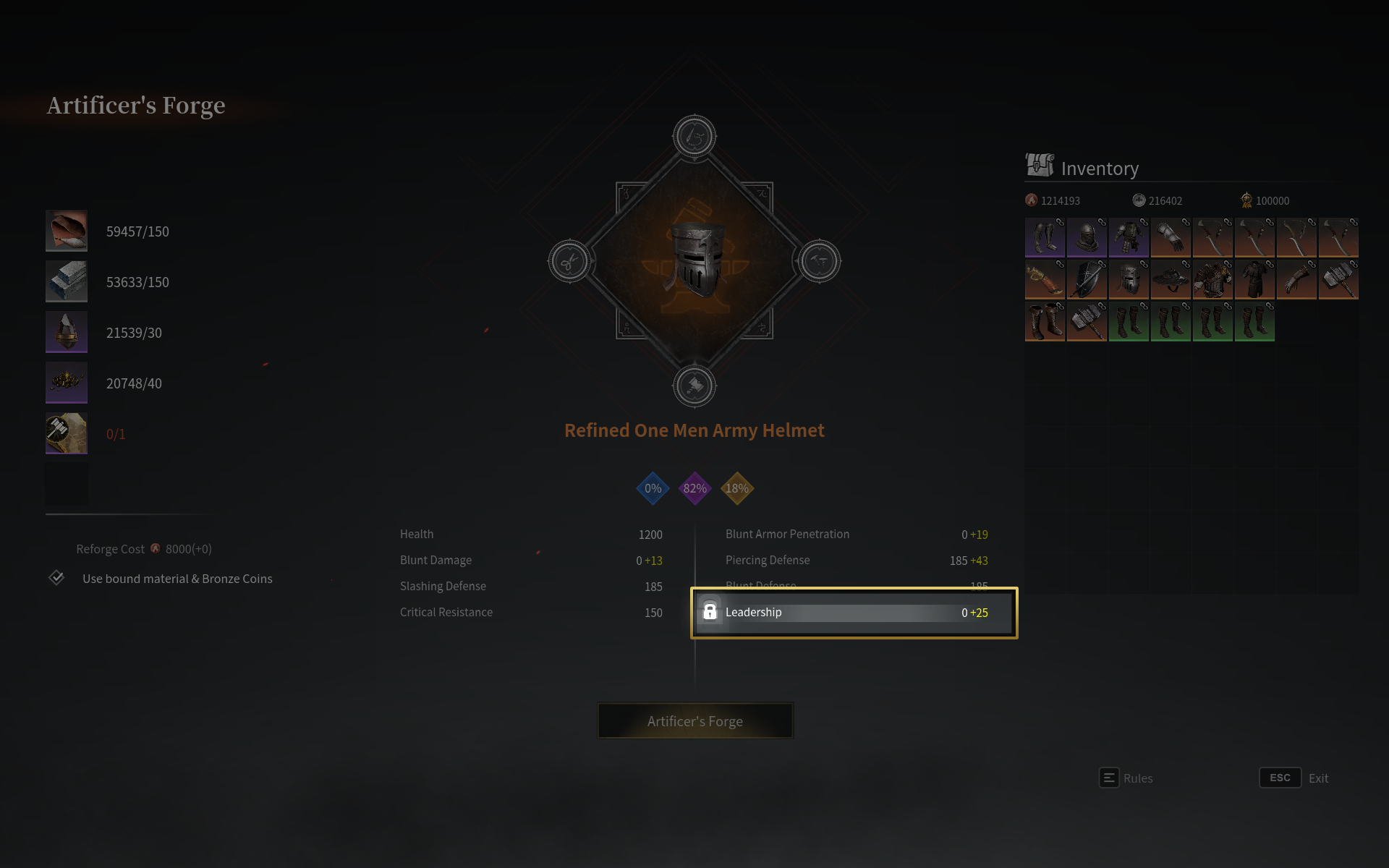Select the empty rune material slot showing 0/1
Screen dimensions: 1389x868
(x=66, y=433)
